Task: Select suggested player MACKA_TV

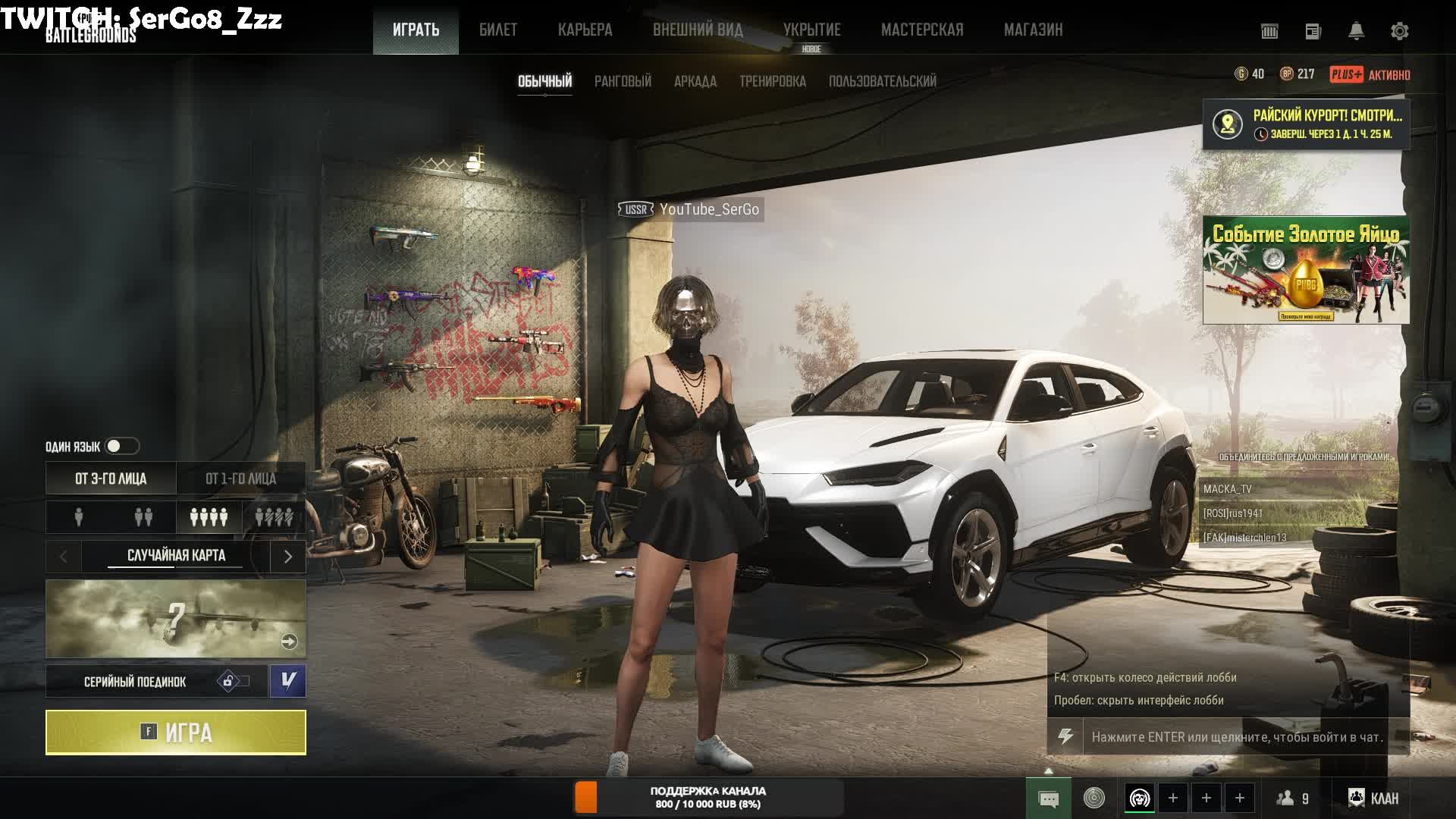Action: [1228, 489]
